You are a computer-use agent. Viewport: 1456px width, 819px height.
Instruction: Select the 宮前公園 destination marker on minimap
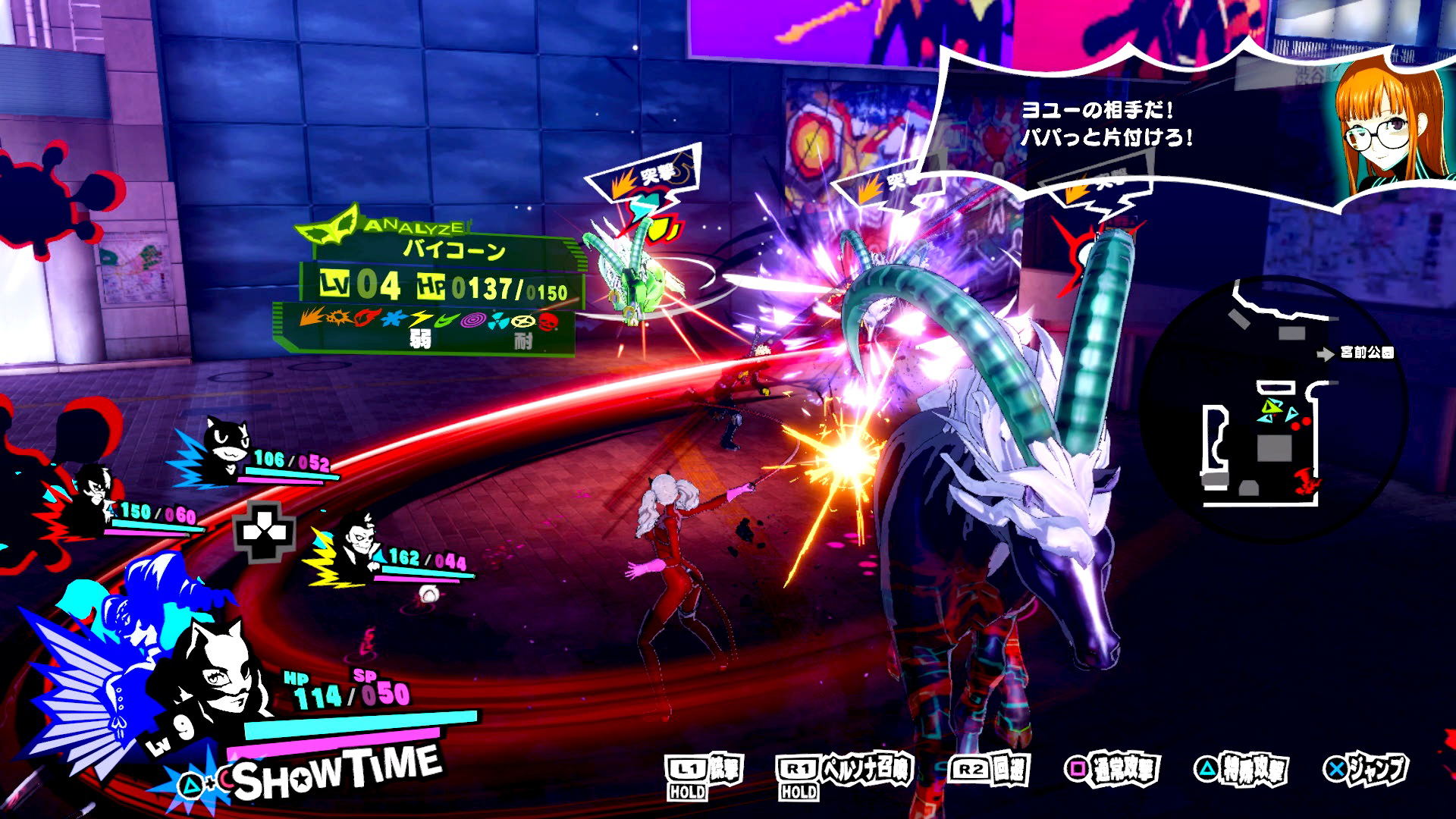point(1357,353)
